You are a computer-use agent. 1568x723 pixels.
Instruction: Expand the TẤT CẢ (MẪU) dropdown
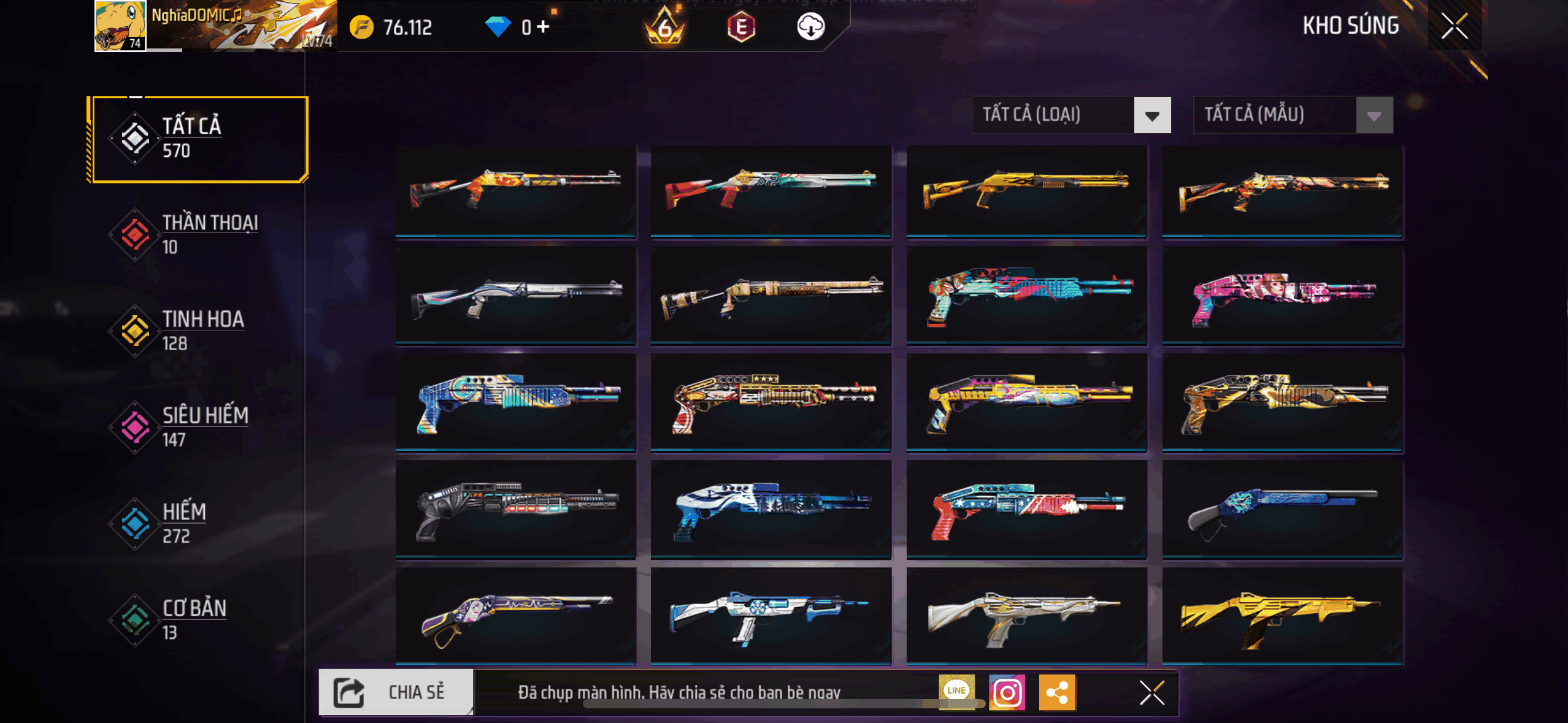[x=1293, y=115]
